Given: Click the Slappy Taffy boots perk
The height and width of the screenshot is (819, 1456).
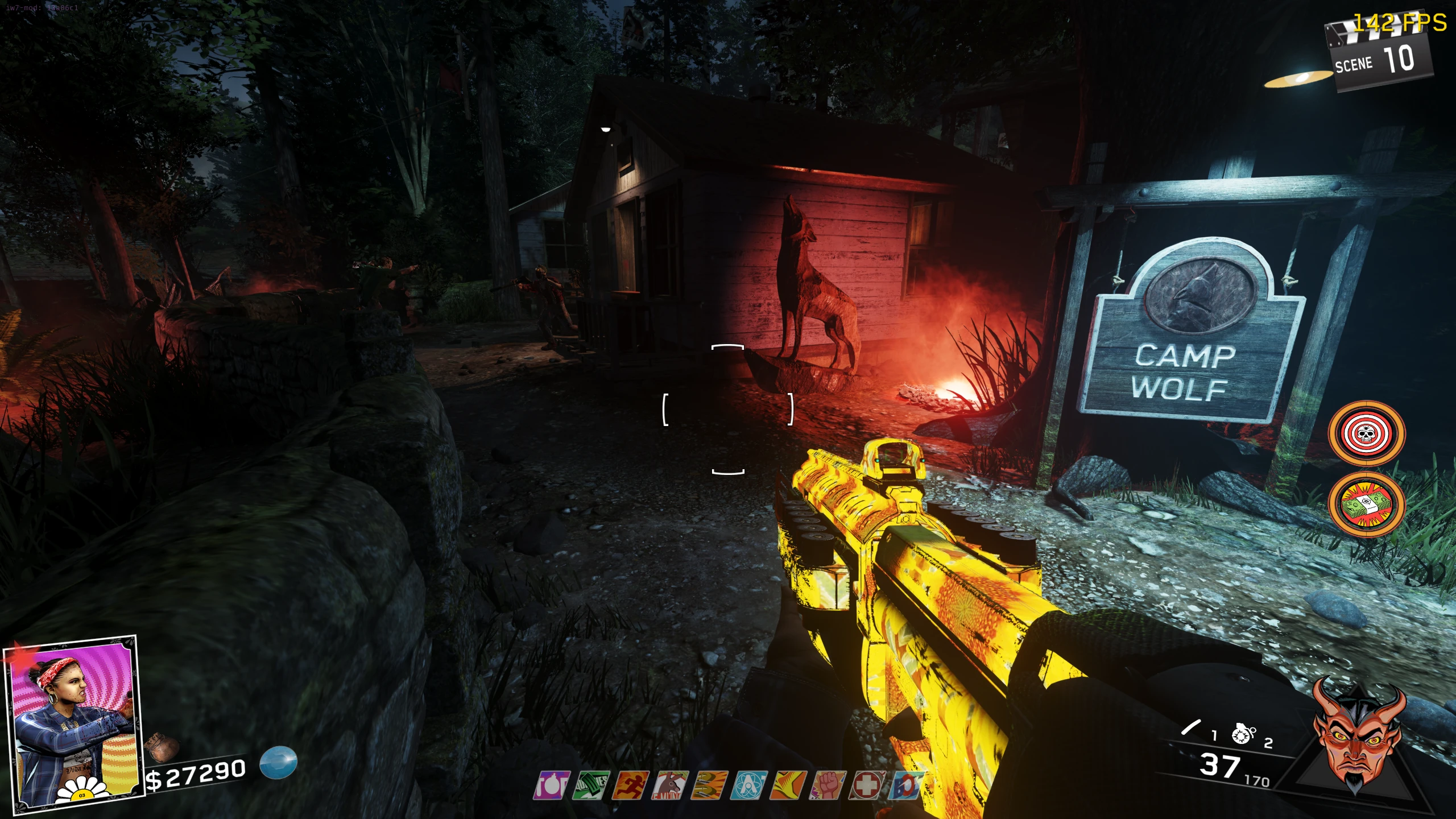Looking at the screenshot, I should [710, 785].
